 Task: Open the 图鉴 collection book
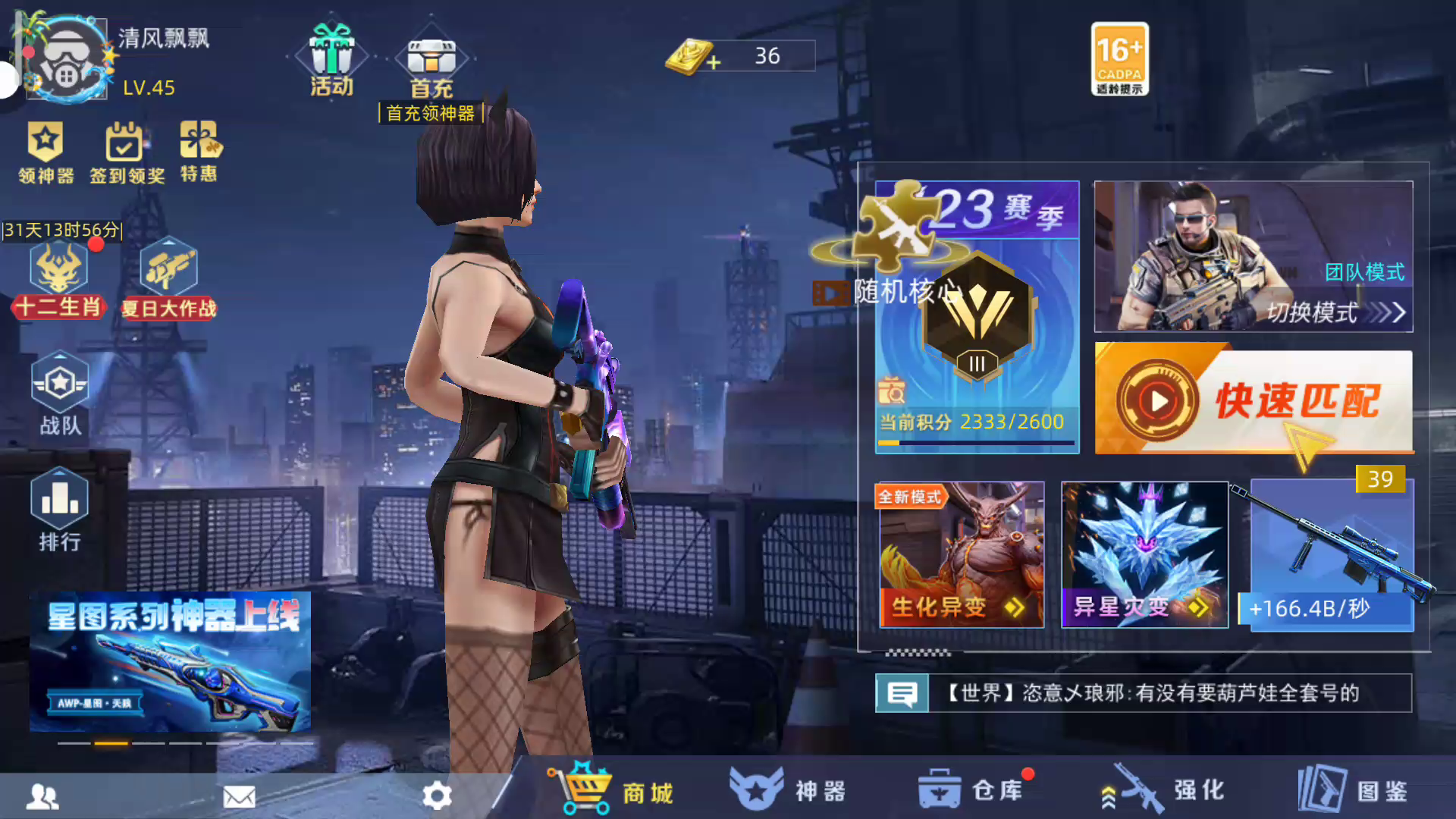coord(1354,790)
